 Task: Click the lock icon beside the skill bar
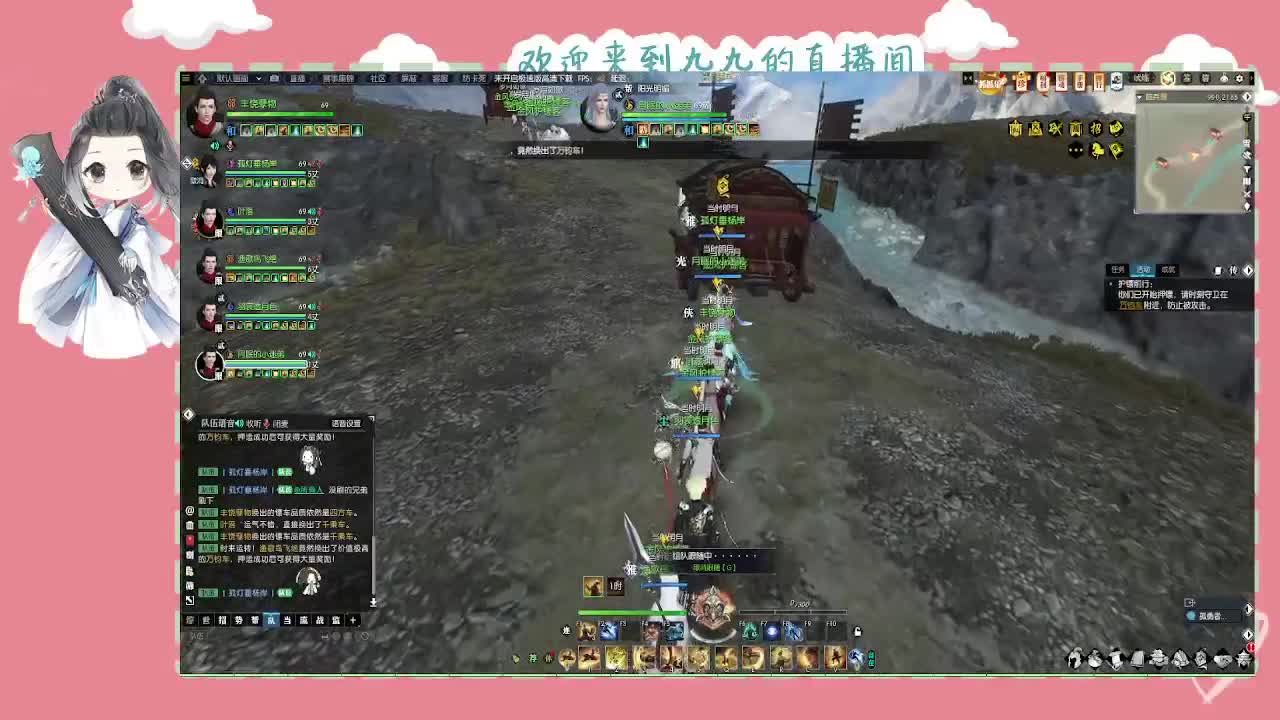click(x=858, y=633)
